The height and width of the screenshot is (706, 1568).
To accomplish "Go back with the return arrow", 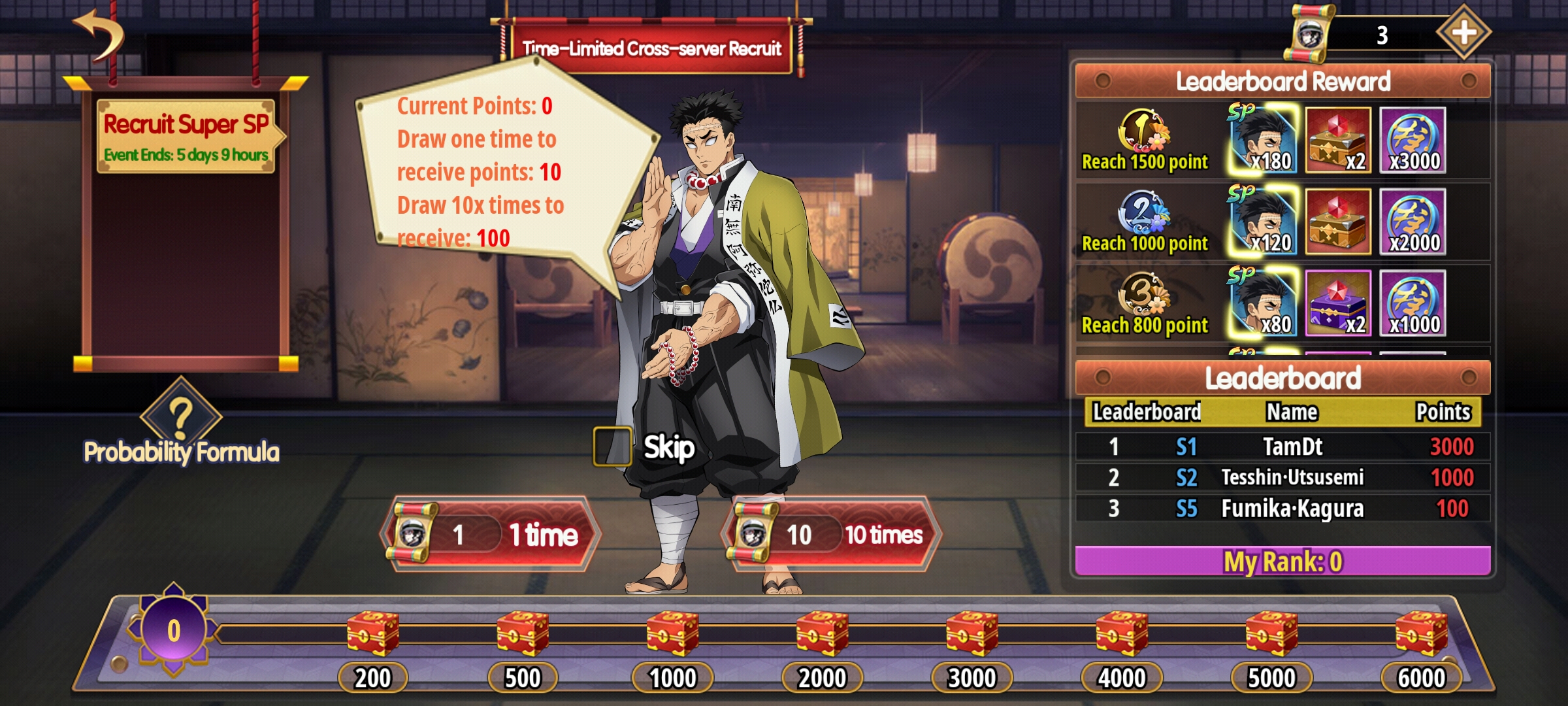I will 99,36.
